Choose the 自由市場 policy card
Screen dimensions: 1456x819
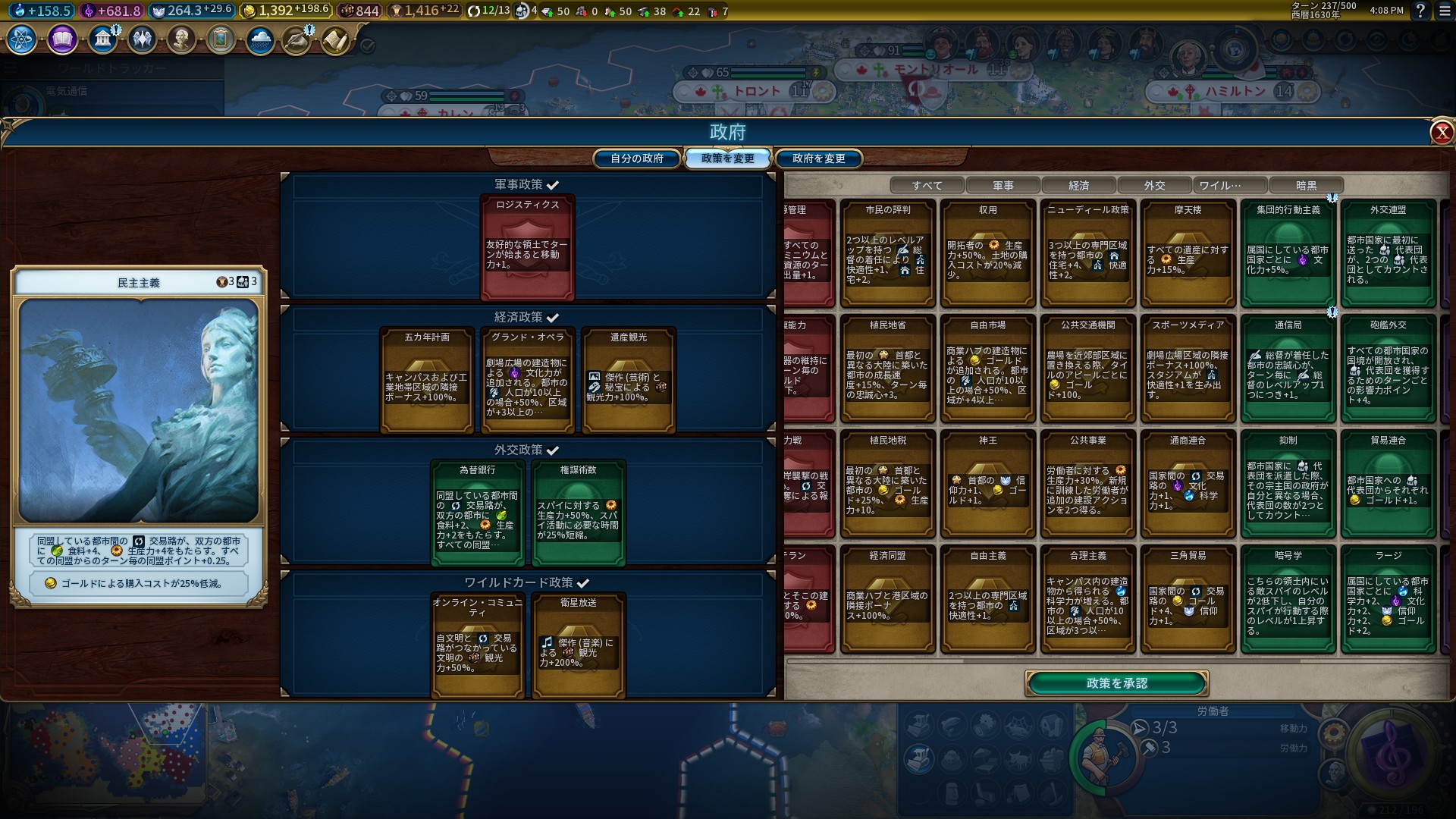click(987, 368)
